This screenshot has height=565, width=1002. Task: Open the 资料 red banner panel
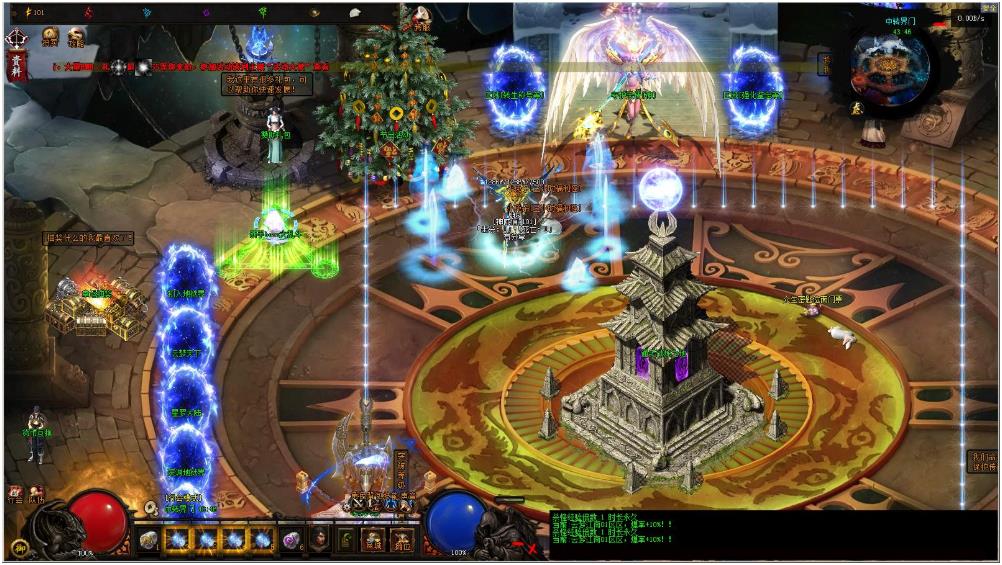16,66
